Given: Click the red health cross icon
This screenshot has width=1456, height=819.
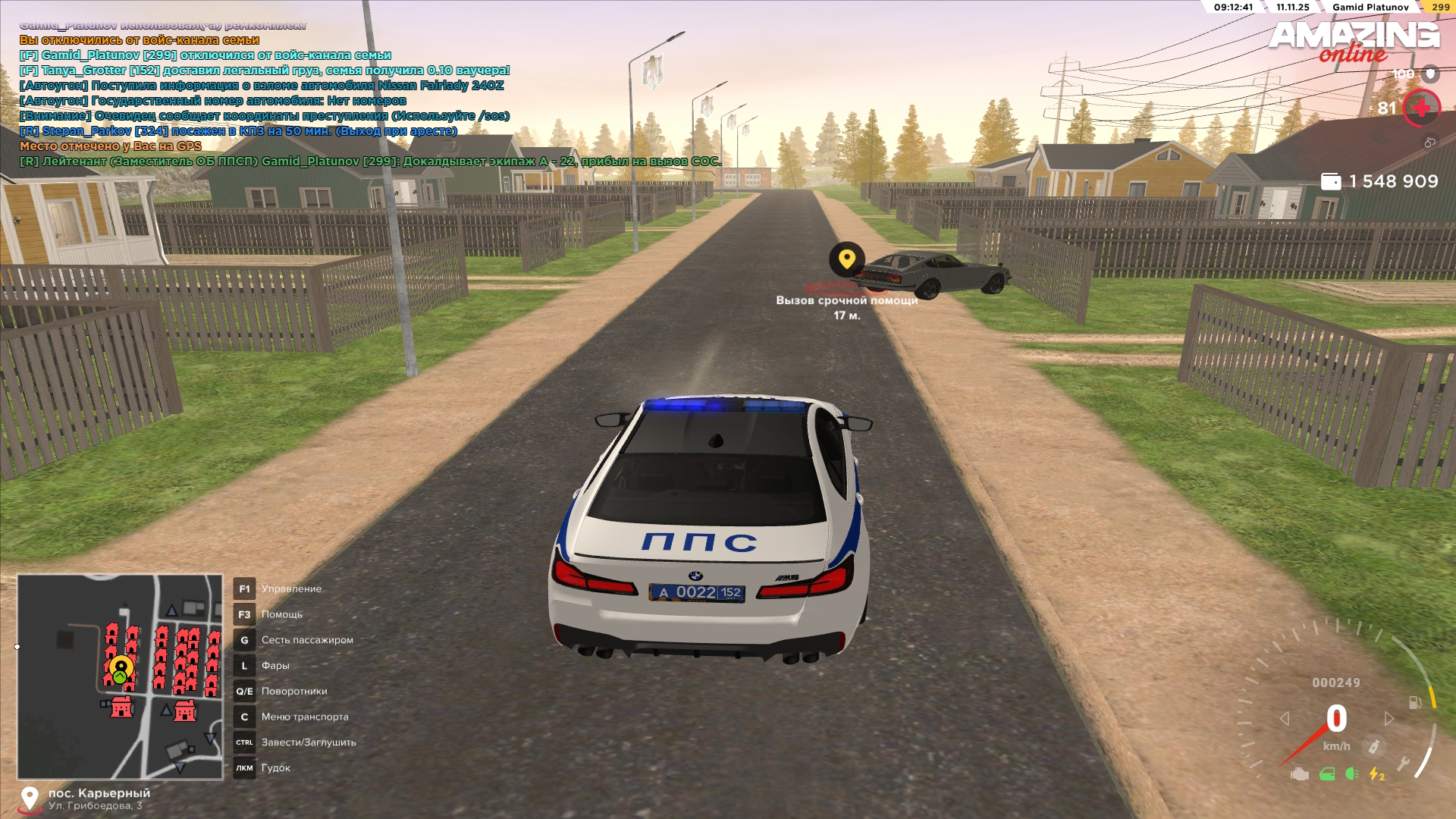Looking at the screenshot, I should click(x=1421, y=108).
